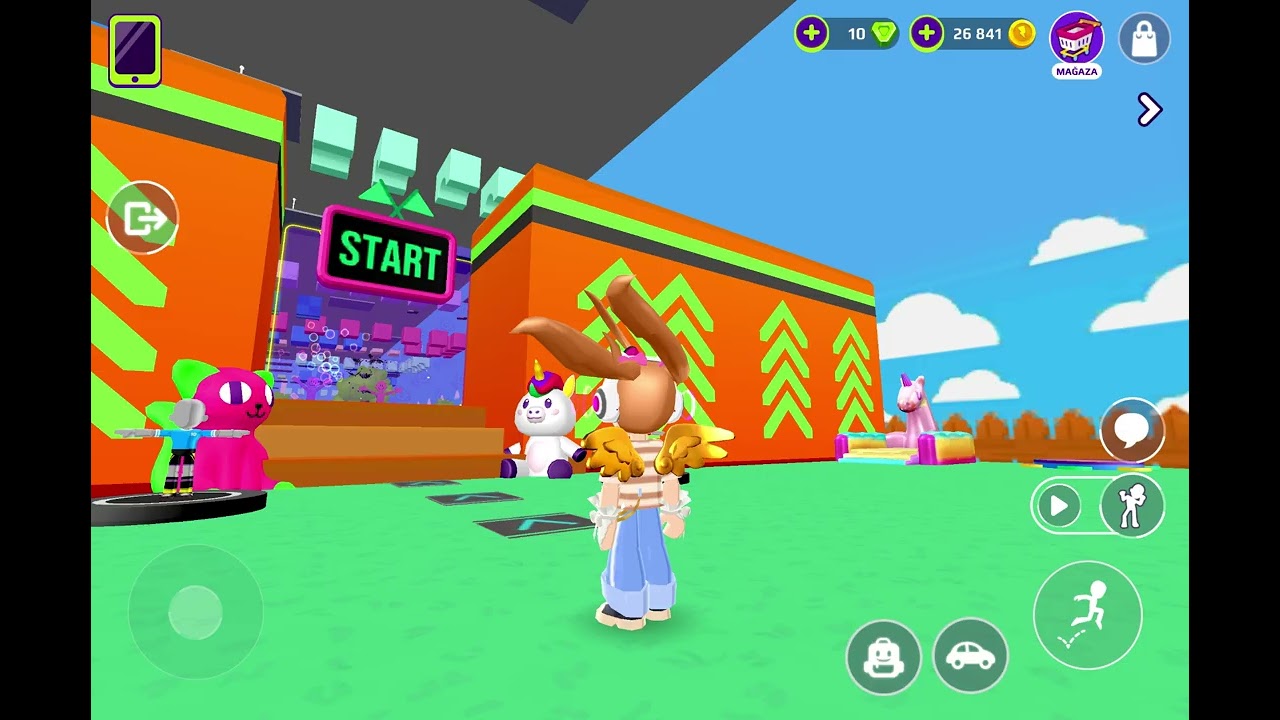The height and width of the screenshot is (720, 1280).
Task: Open the phone menu icon
Action: pos(135,50)
